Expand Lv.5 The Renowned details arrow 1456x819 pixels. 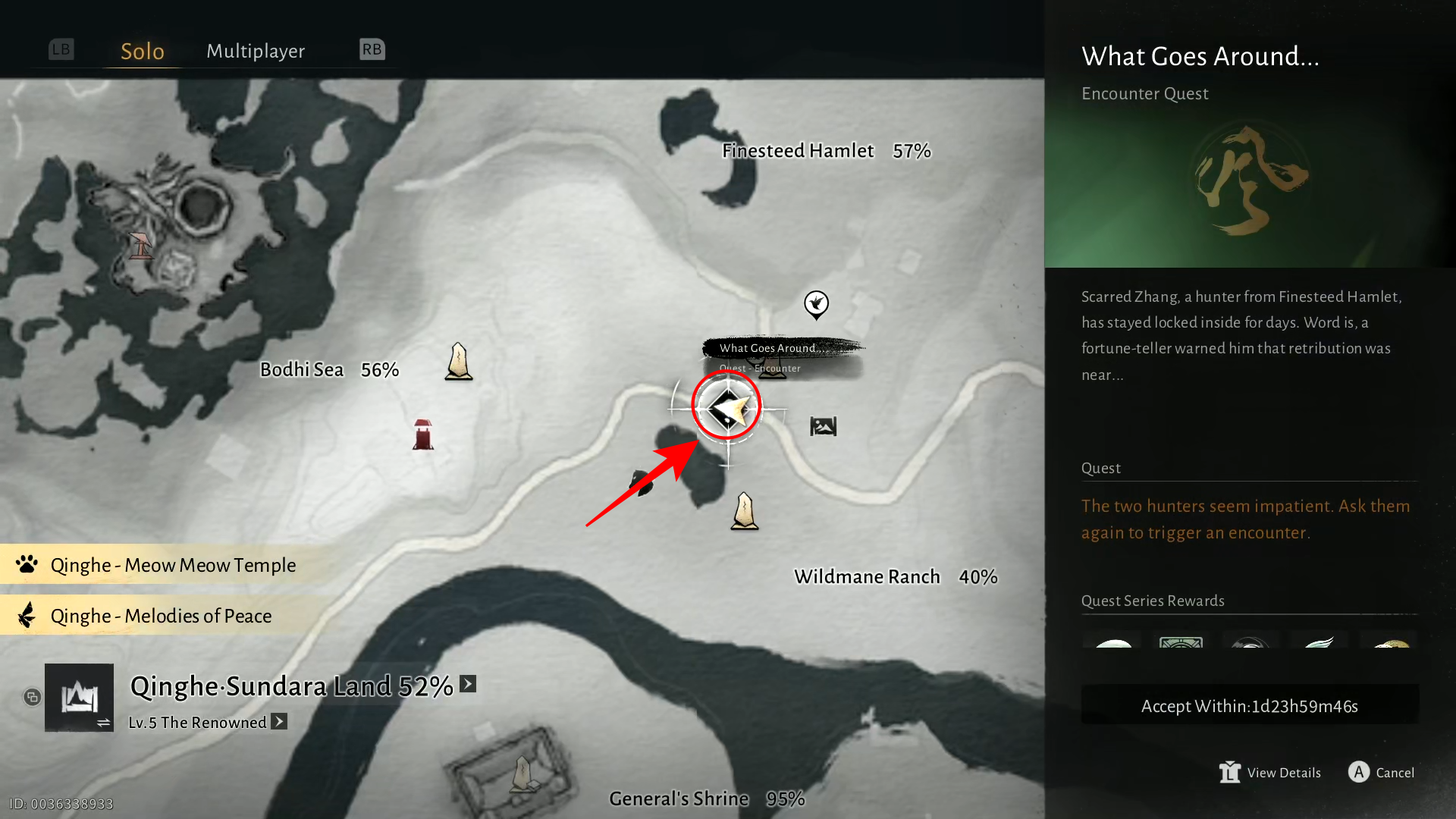(280, 722)
